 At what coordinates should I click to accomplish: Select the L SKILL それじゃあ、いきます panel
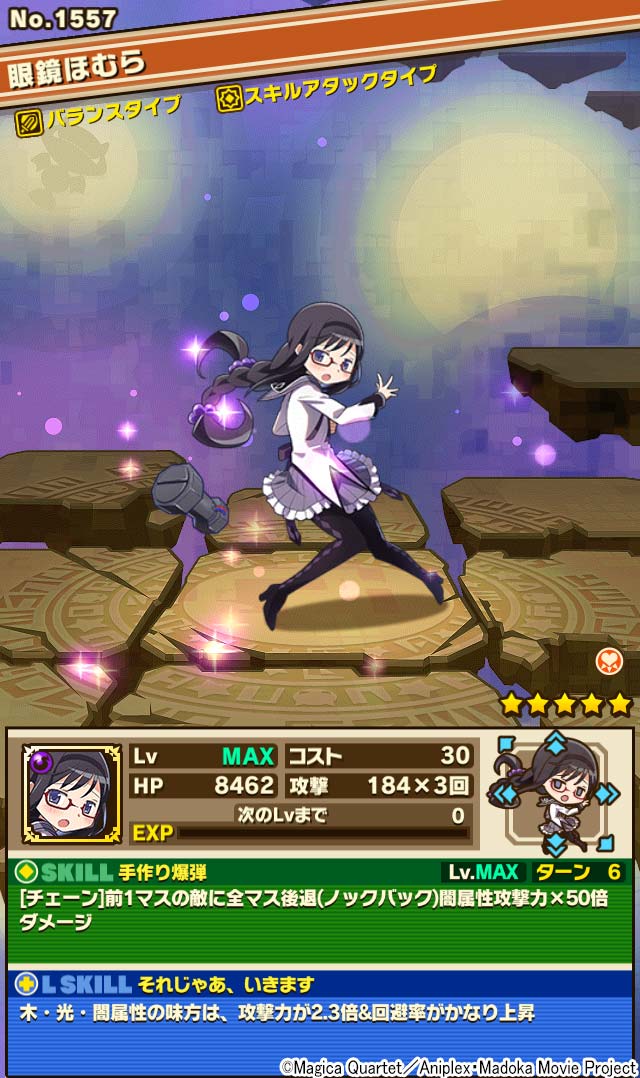318,1000
